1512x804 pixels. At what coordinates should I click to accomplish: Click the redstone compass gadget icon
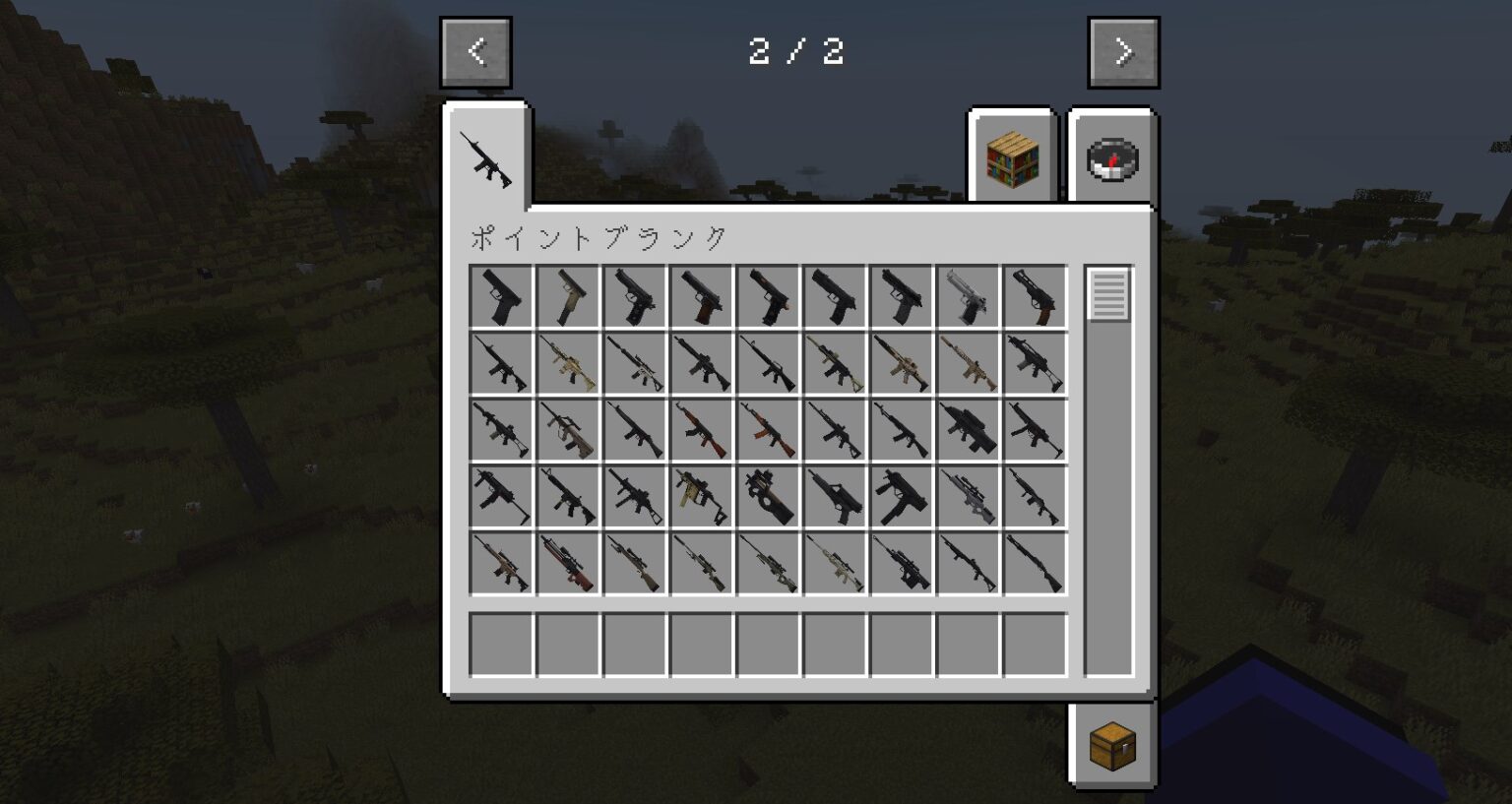click(1110, 157)
